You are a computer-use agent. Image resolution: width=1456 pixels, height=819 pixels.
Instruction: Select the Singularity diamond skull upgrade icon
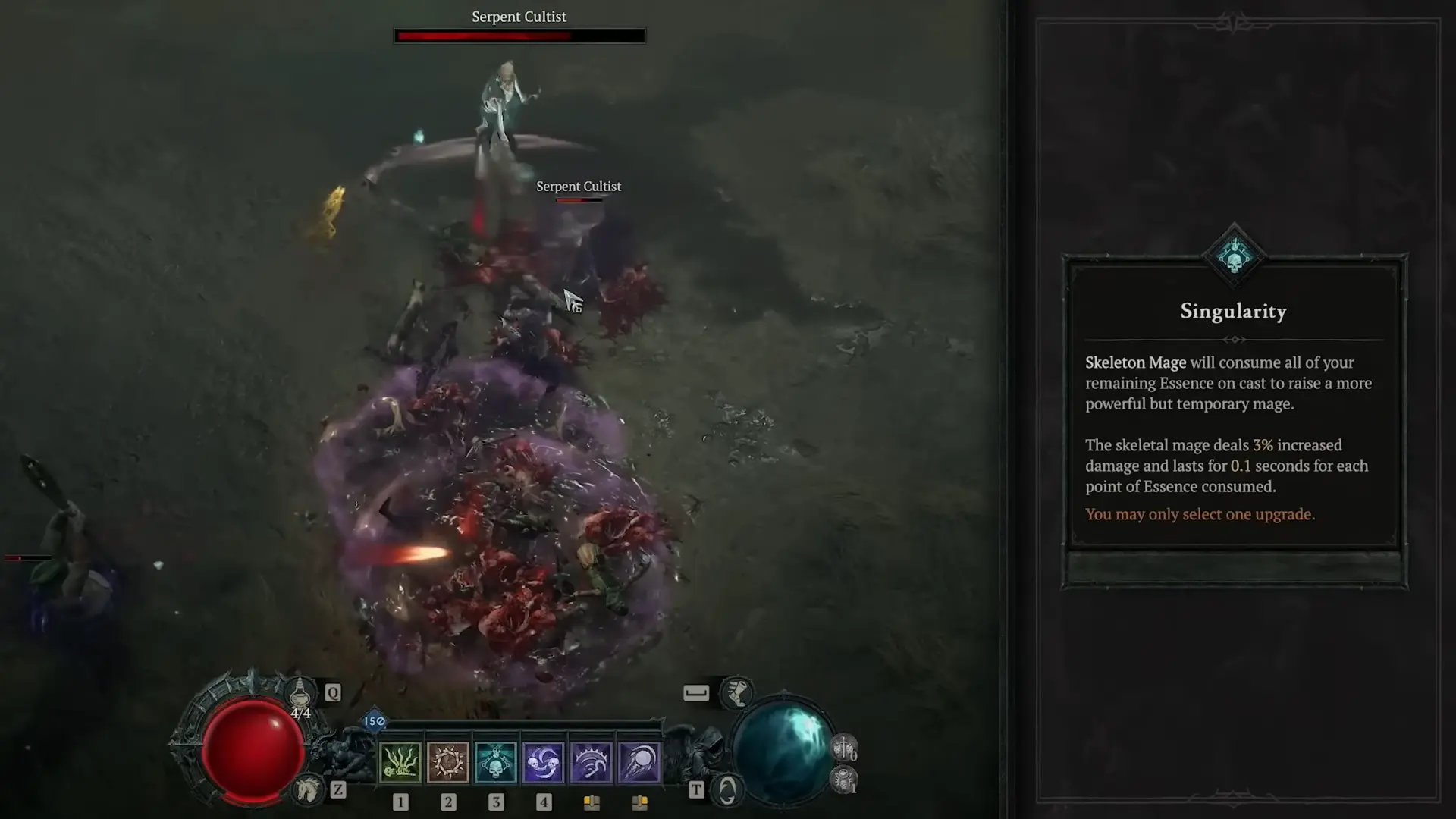pos(1234,256)
